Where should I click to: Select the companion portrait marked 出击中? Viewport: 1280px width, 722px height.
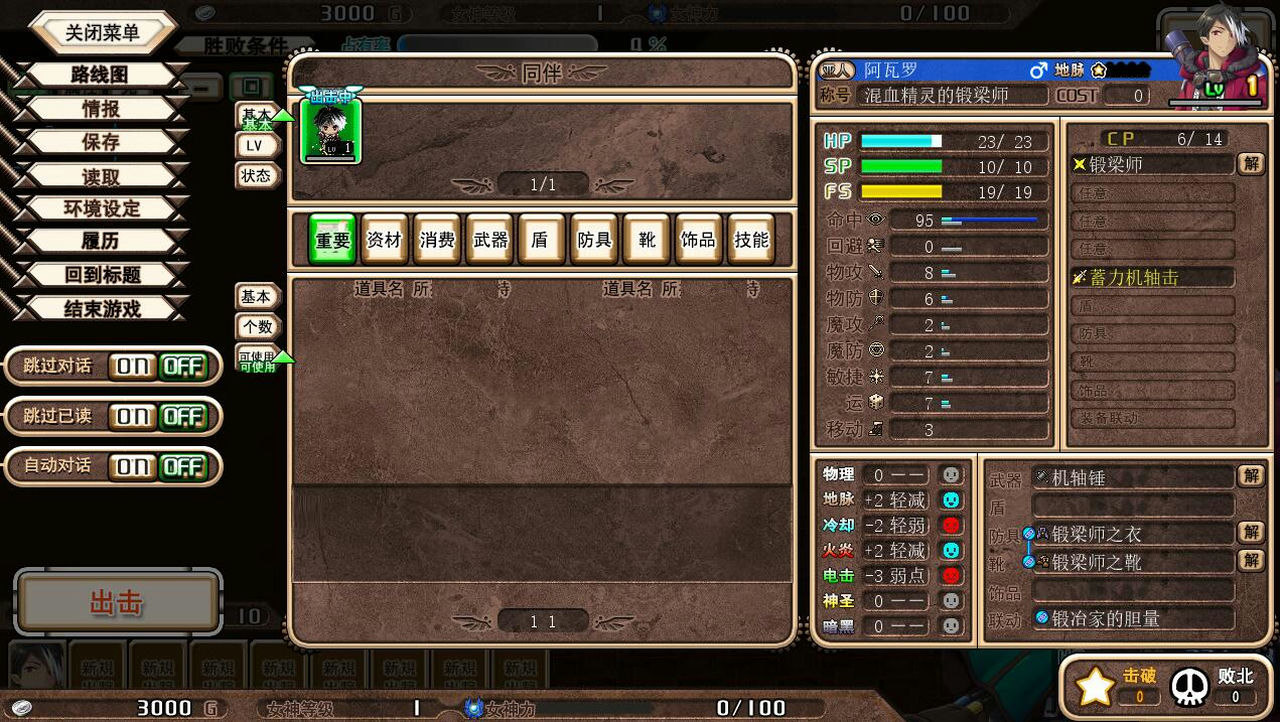pos(331,130)
